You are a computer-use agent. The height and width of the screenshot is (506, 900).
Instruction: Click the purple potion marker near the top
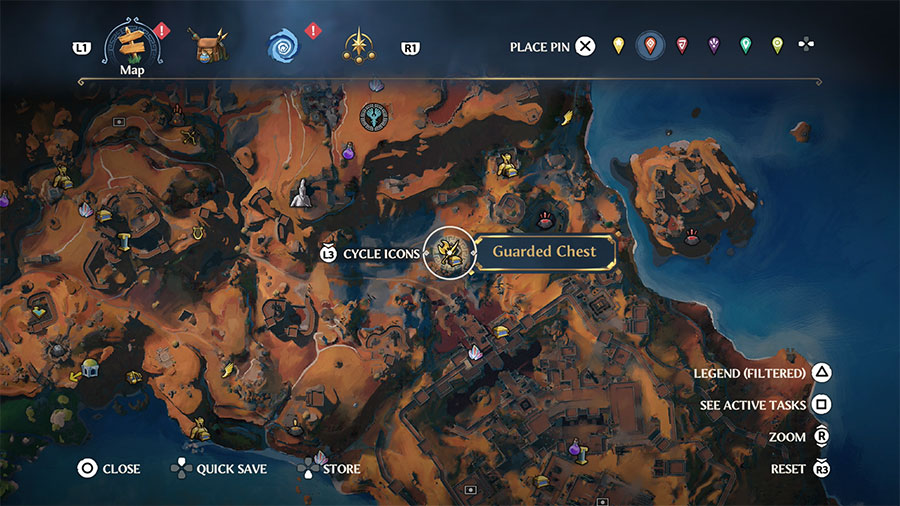click(349, 152)
